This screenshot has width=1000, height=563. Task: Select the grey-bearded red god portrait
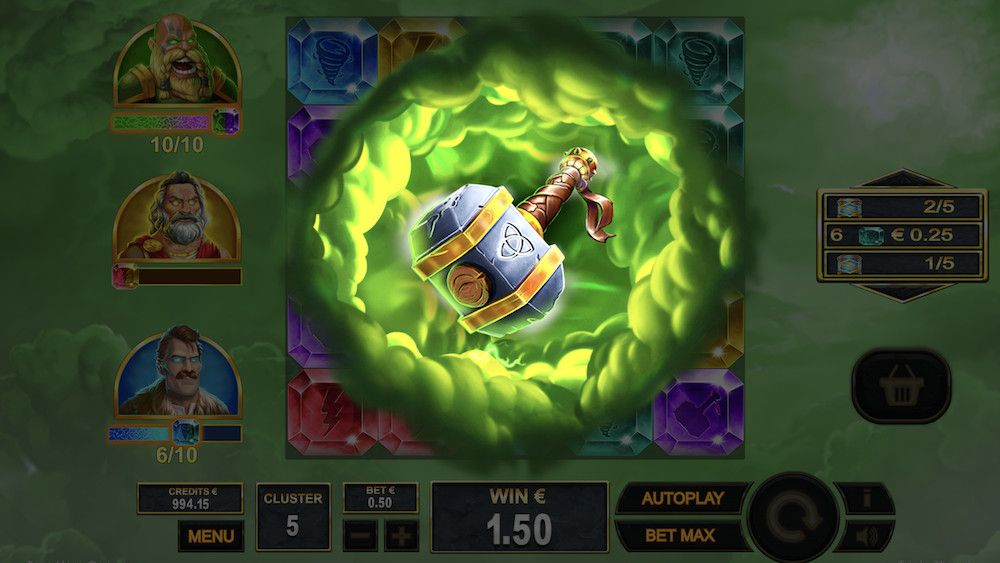pos(177,218)
